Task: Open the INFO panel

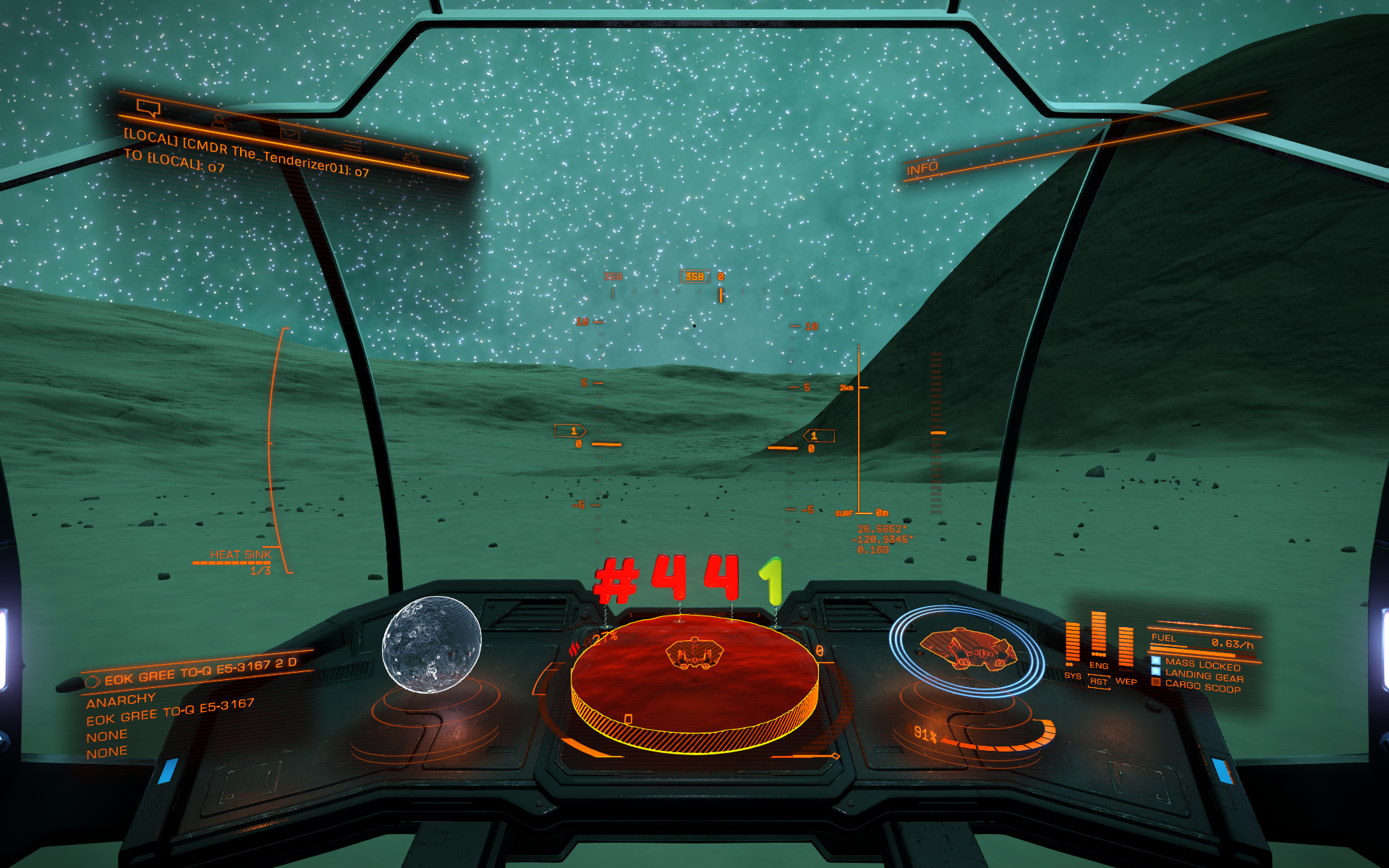Action: click(x=922, y=169)
